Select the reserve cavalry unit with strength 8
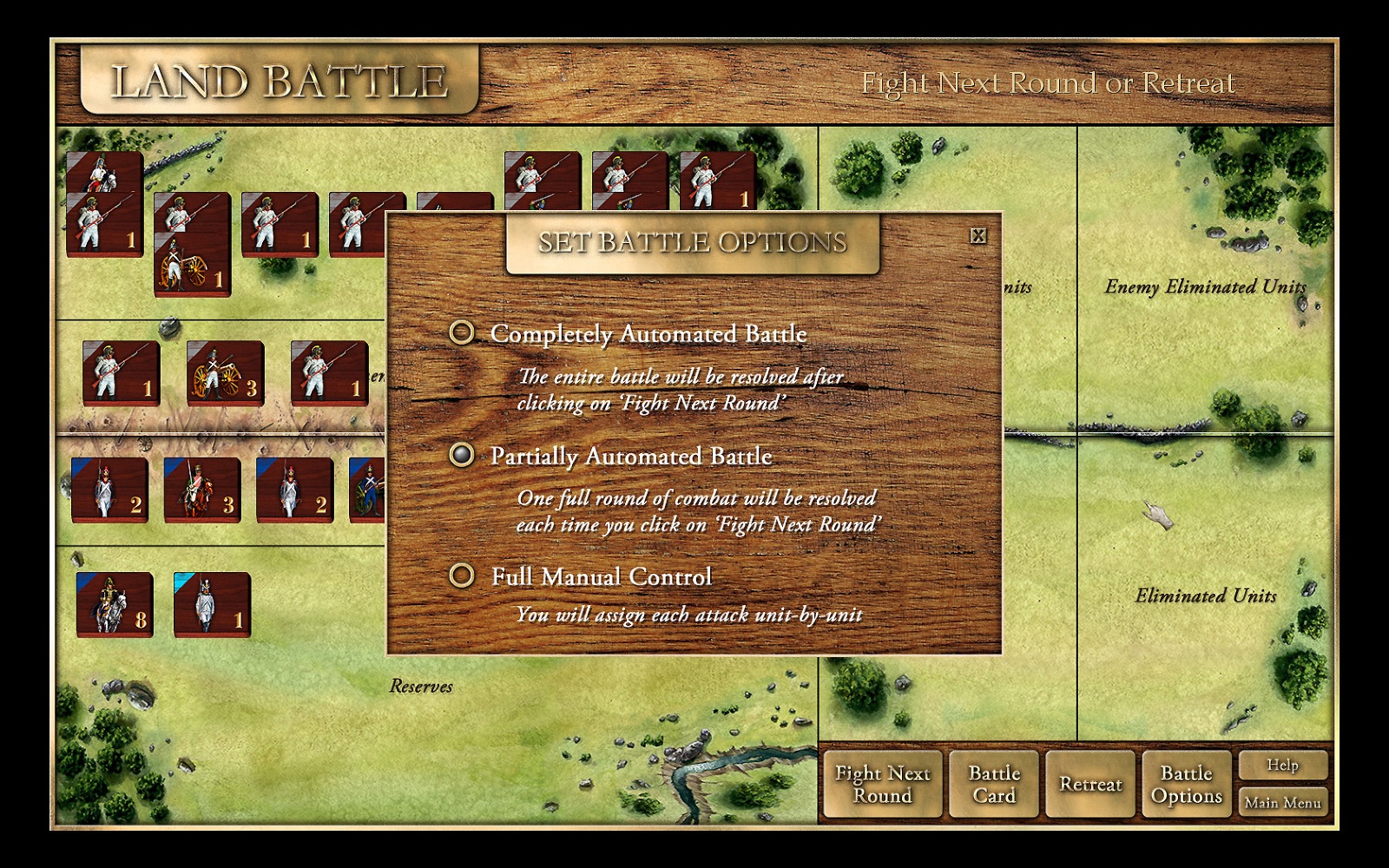 click(115, 604)
